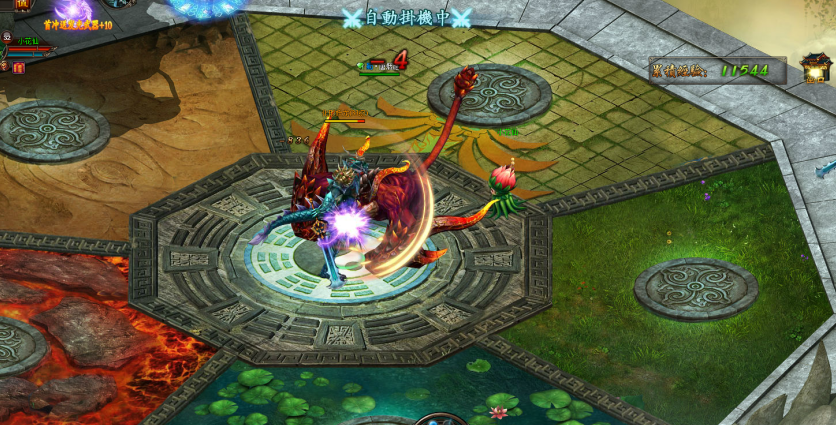
Task: Click the small red scroll icon
Action: tap(19, 67)
